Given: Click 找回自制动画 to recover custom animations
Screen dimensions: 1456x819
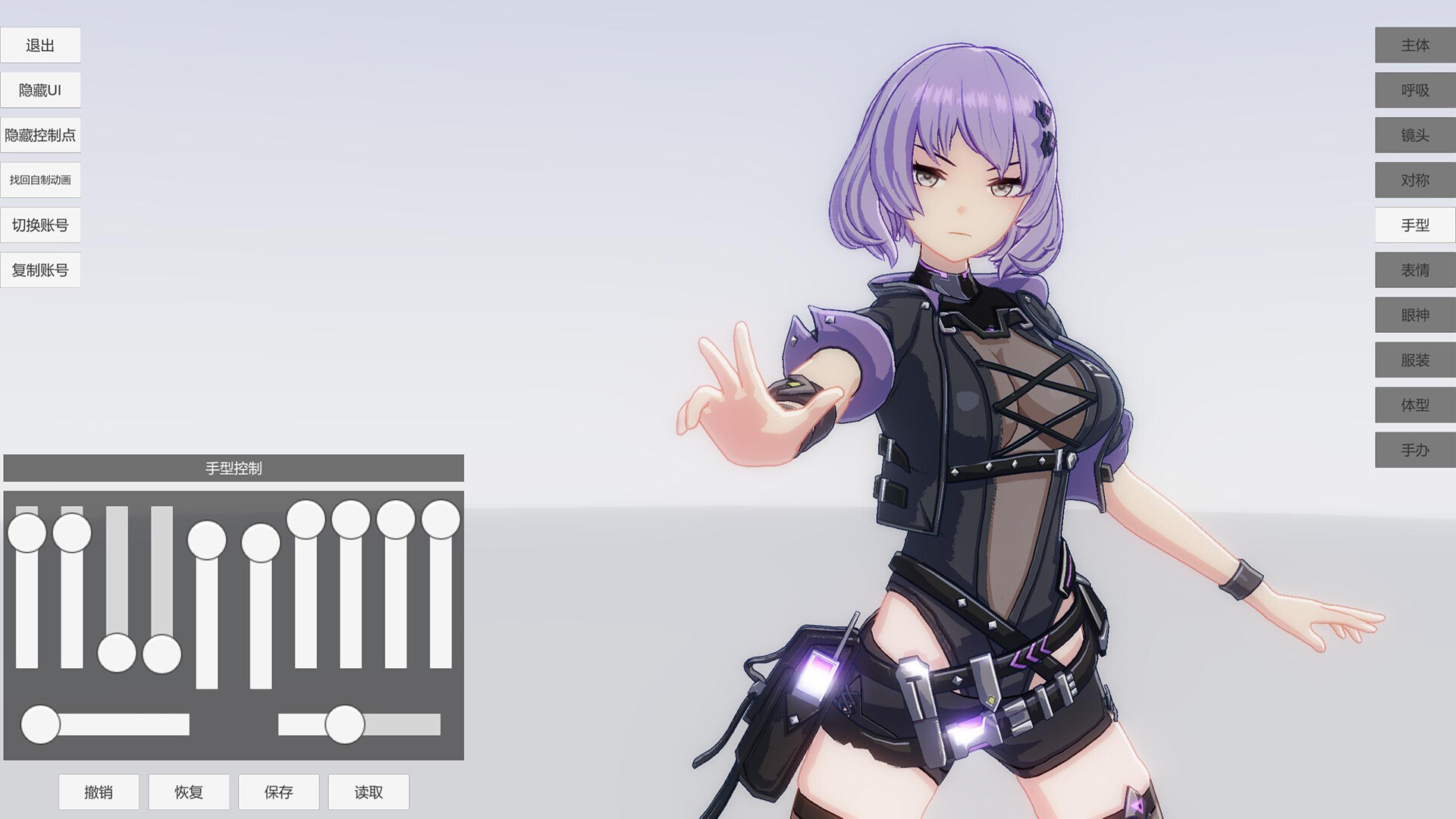Looking at the screenshot, I should pos(41,180).
